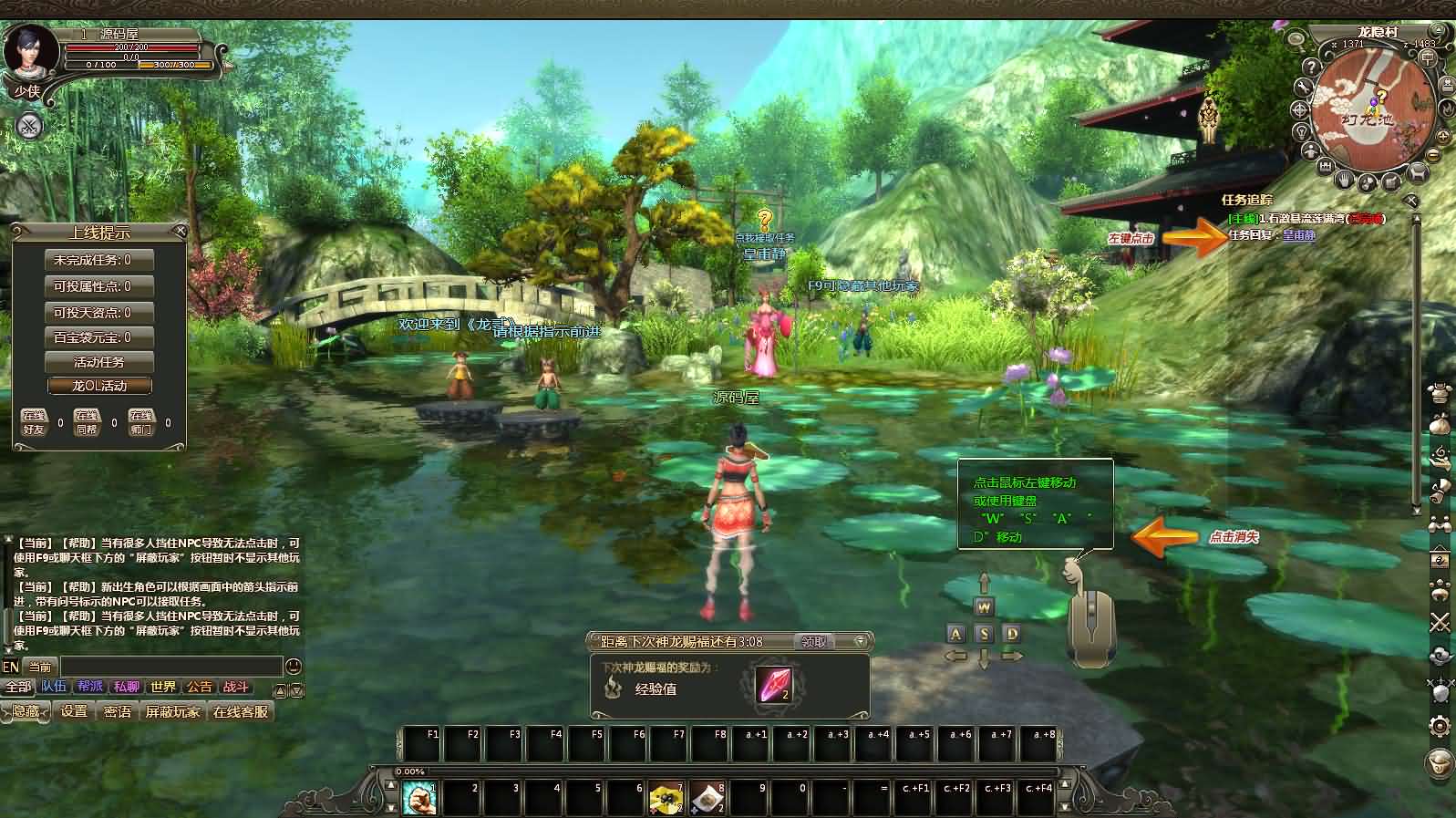Image resolution: width=1456 pixels, height=818 pixels.
Task: Click the EN language icon on the chat bar
Action: click(12, 667)
